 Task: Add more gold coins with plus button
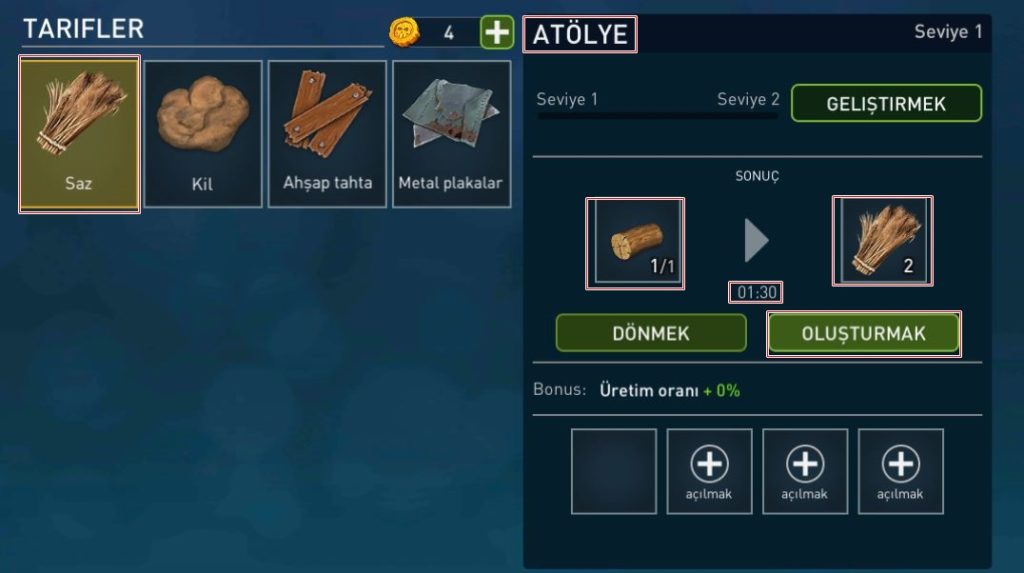point(496,32)
